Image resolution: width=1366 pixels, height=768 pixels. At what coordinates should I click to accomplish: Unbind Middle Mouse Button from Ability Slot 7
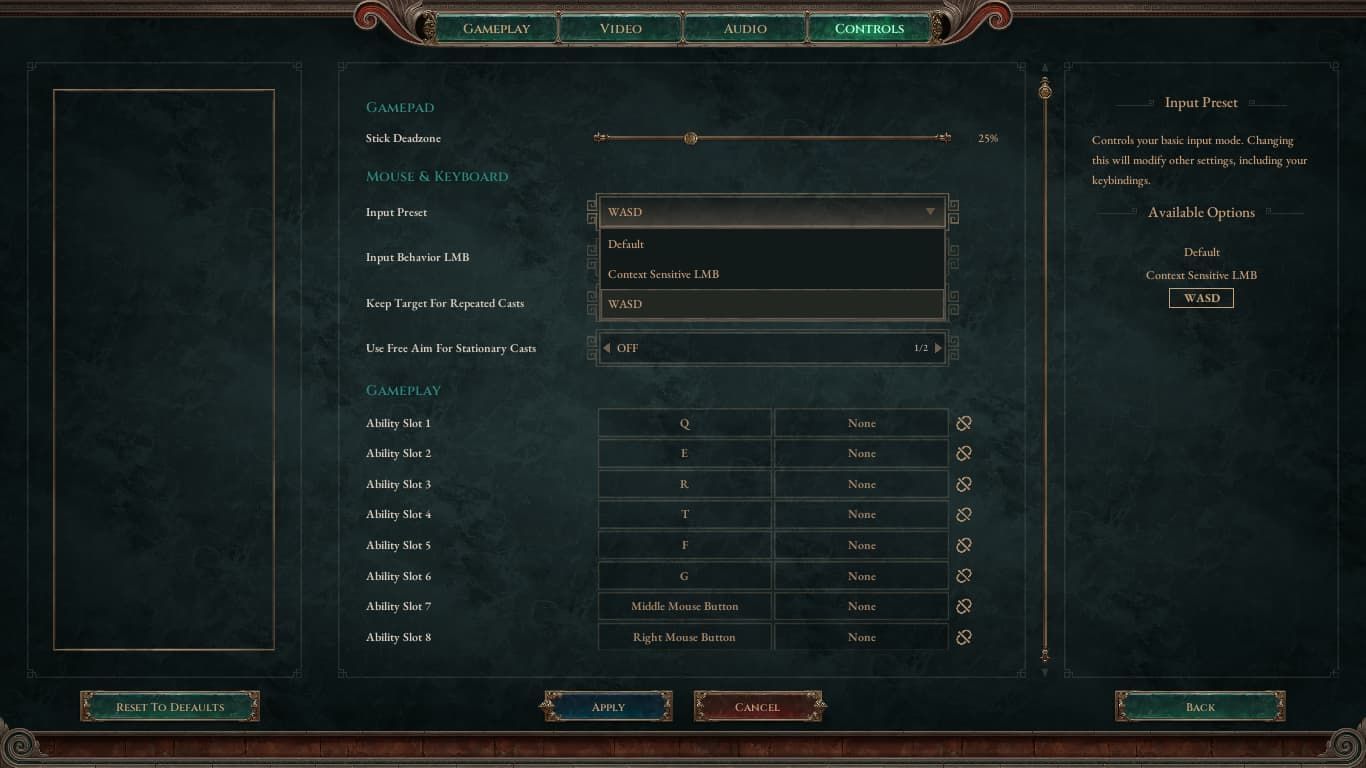[x=962, y=606]
